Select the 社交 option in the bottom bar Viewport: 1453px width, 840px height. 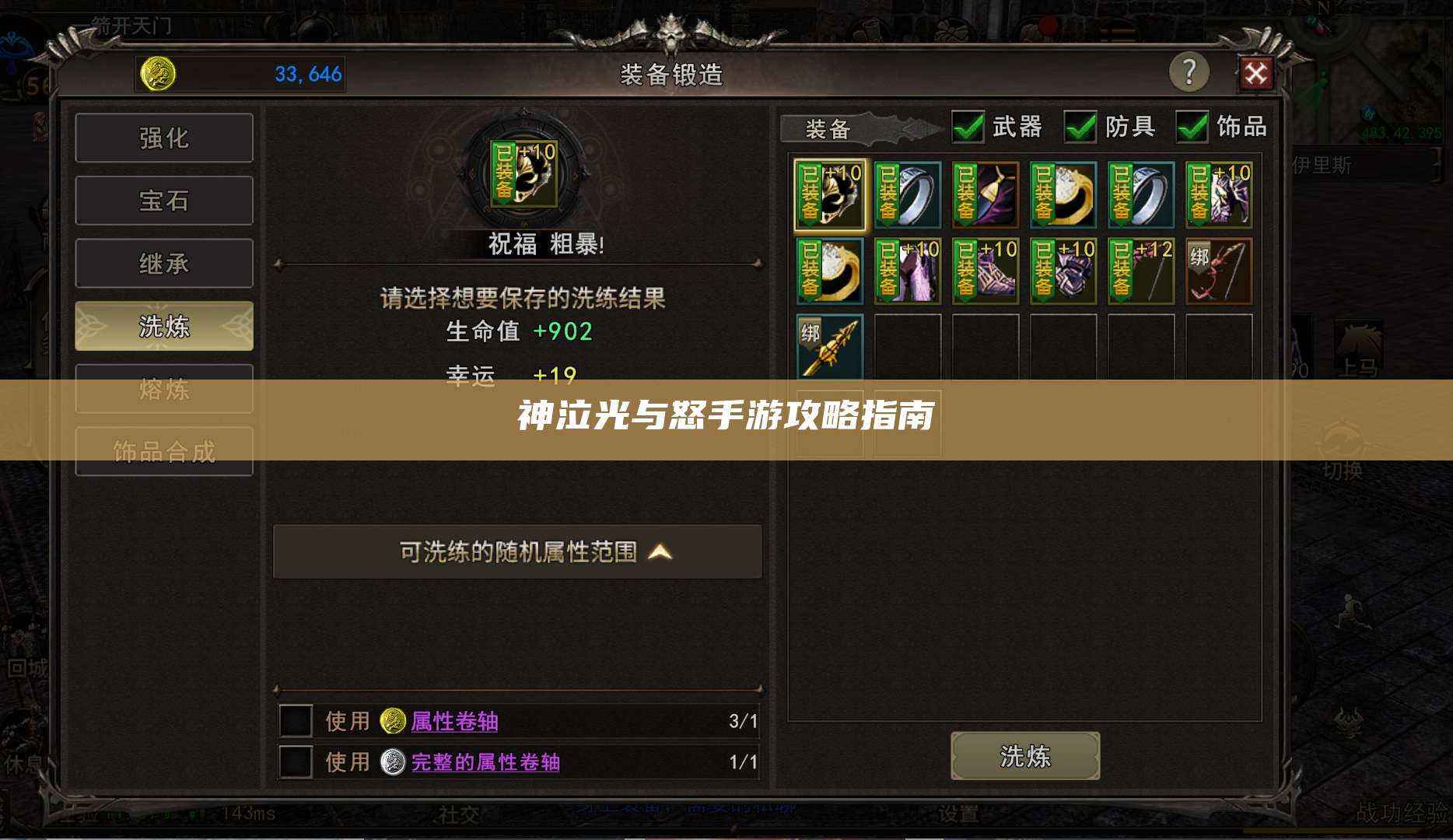pos(460,815)
